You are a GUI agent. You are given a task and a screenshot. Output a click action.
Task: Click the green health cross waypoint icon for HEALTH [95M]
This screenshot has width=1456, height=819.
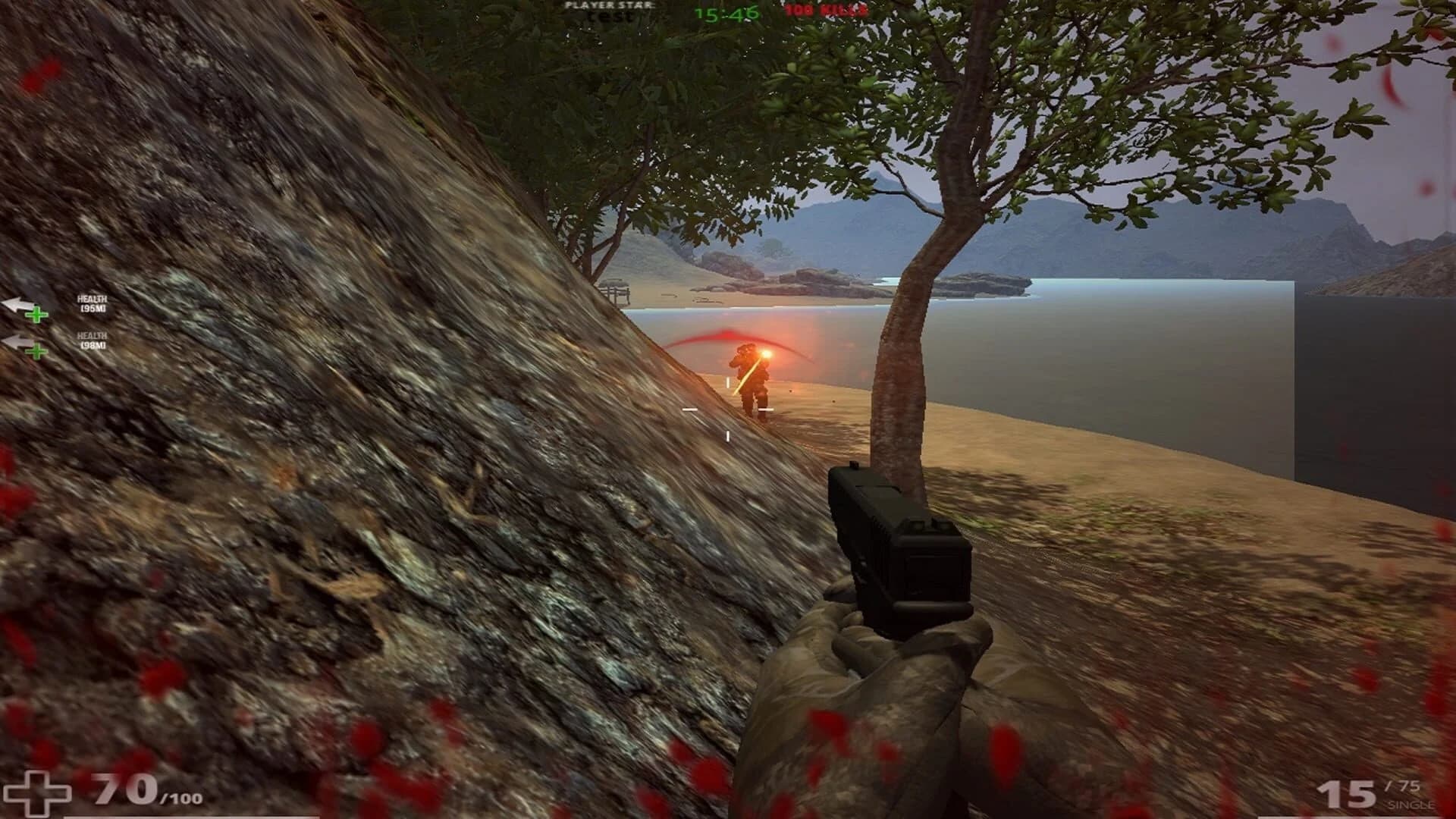tap(36, 315)
